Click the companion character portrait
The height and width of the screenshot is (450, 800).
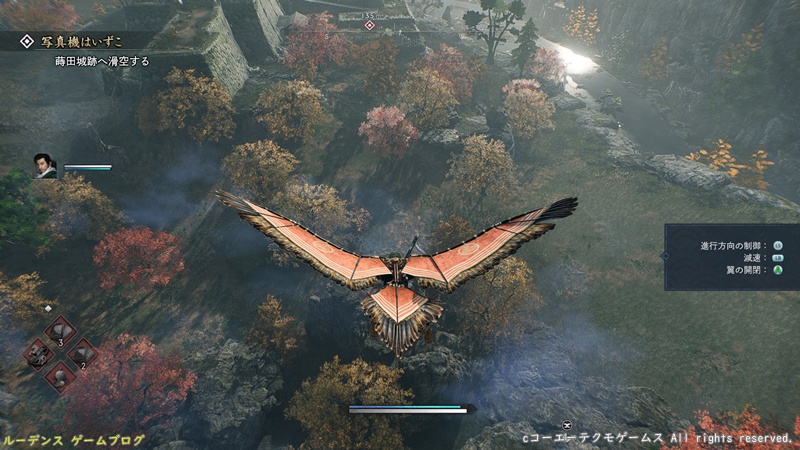click(46, 165)
